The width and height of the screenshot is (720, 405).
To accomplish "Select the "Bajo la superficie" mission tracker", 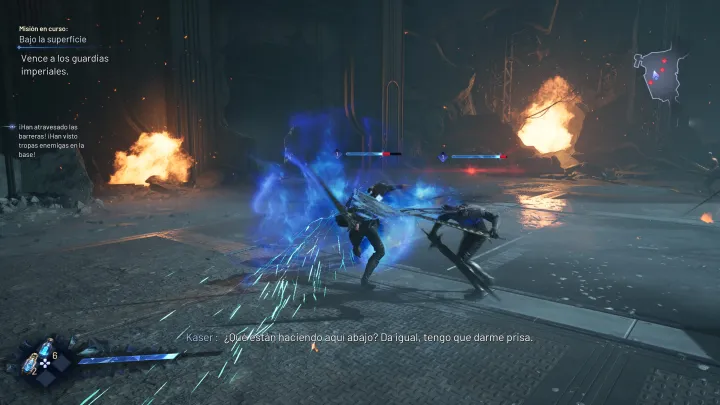I will click(x=53, y=40).
